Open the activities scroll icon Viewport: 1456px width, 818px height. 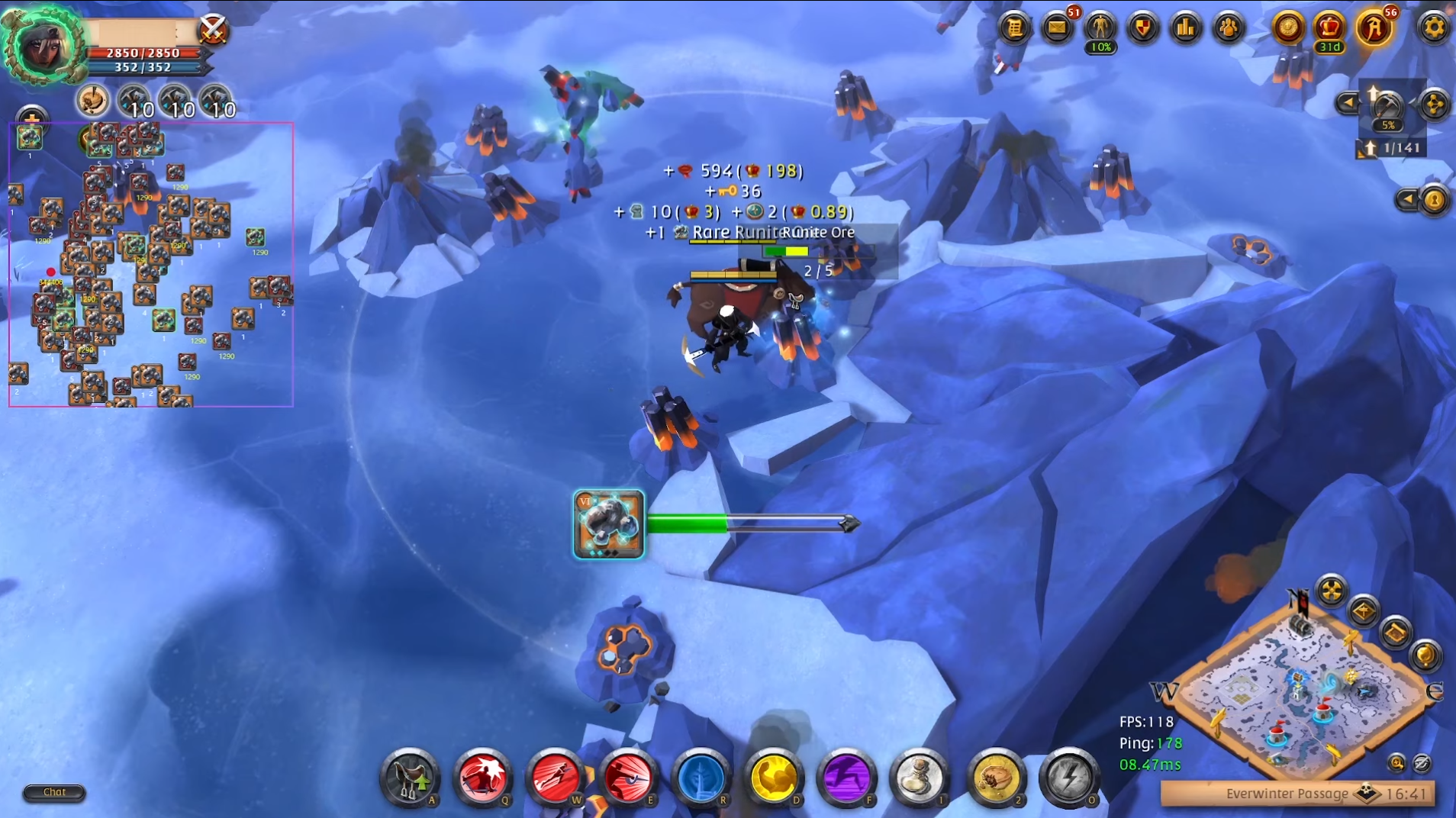[x=1014, y=28]
